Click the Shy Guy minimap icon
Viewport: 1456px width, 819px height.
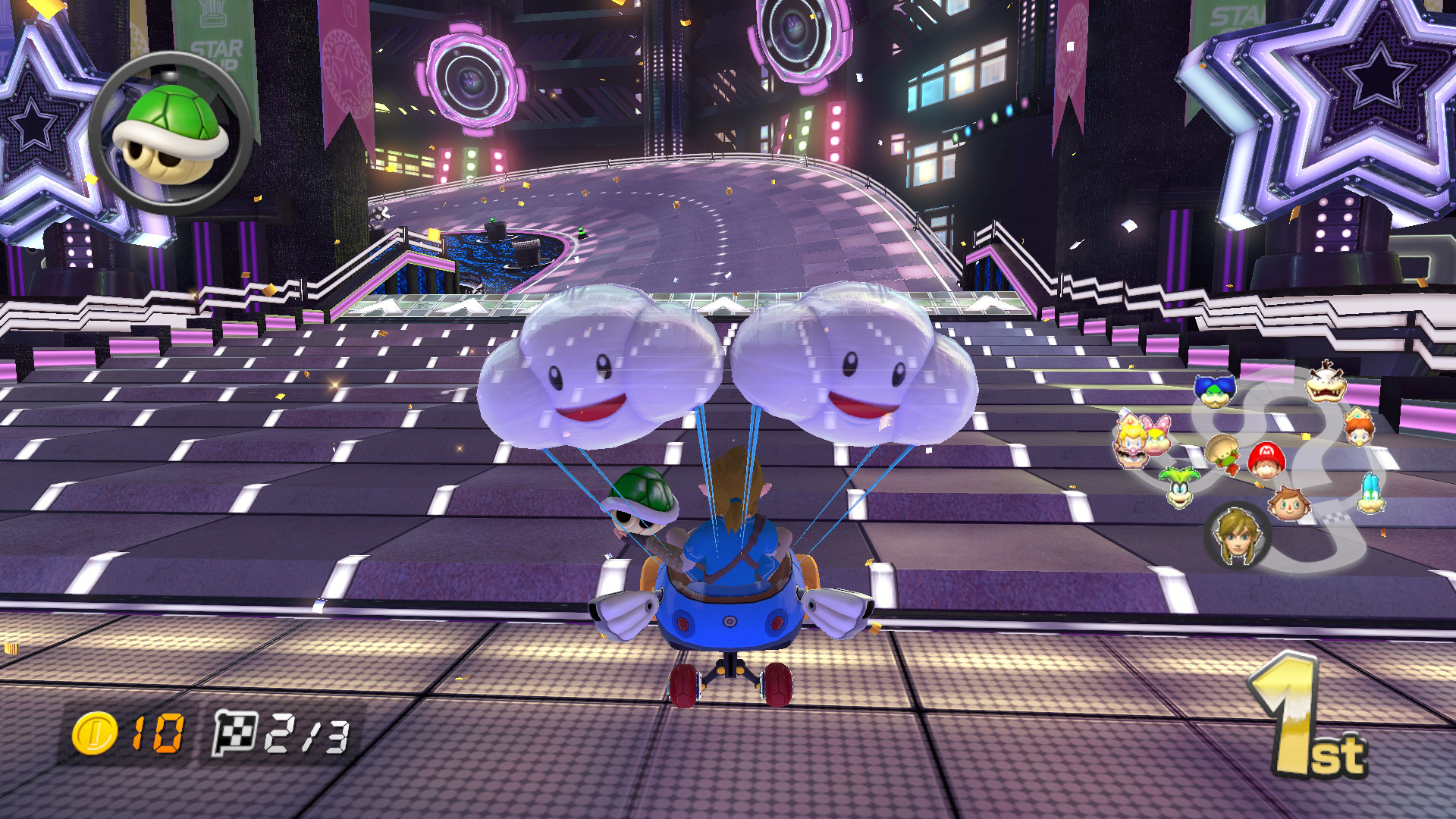coord(1222,453)
